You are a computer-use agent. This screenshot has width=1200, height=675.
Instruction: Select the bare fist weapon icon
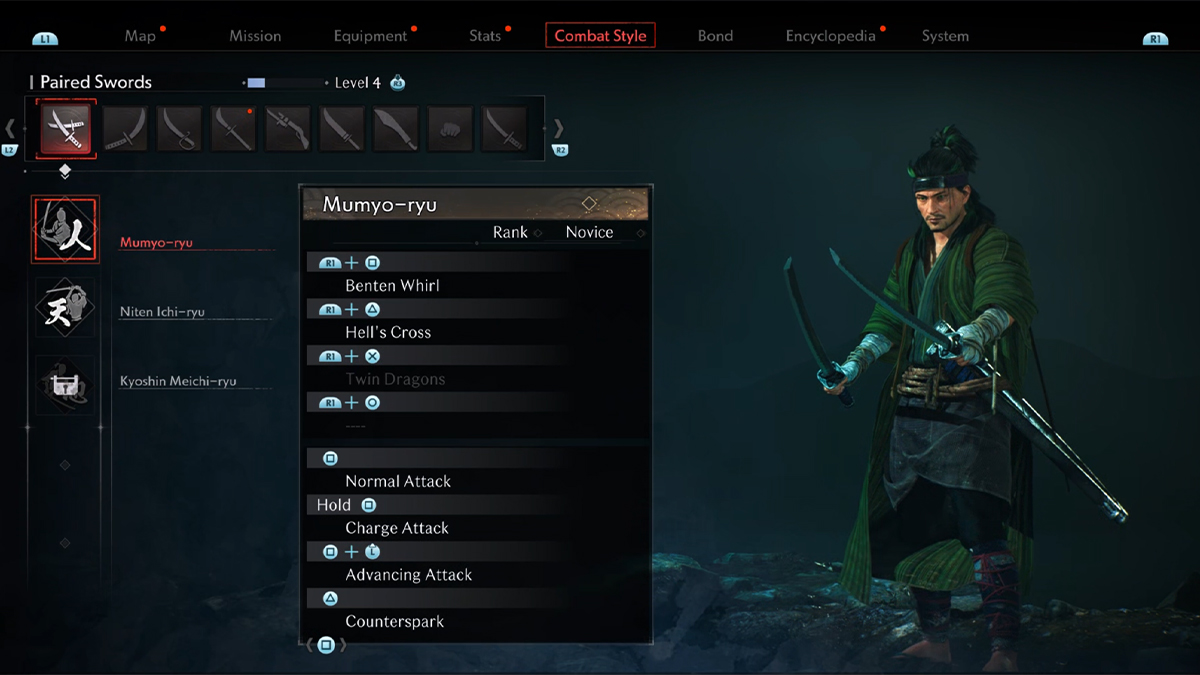click(x=450, y=129)
